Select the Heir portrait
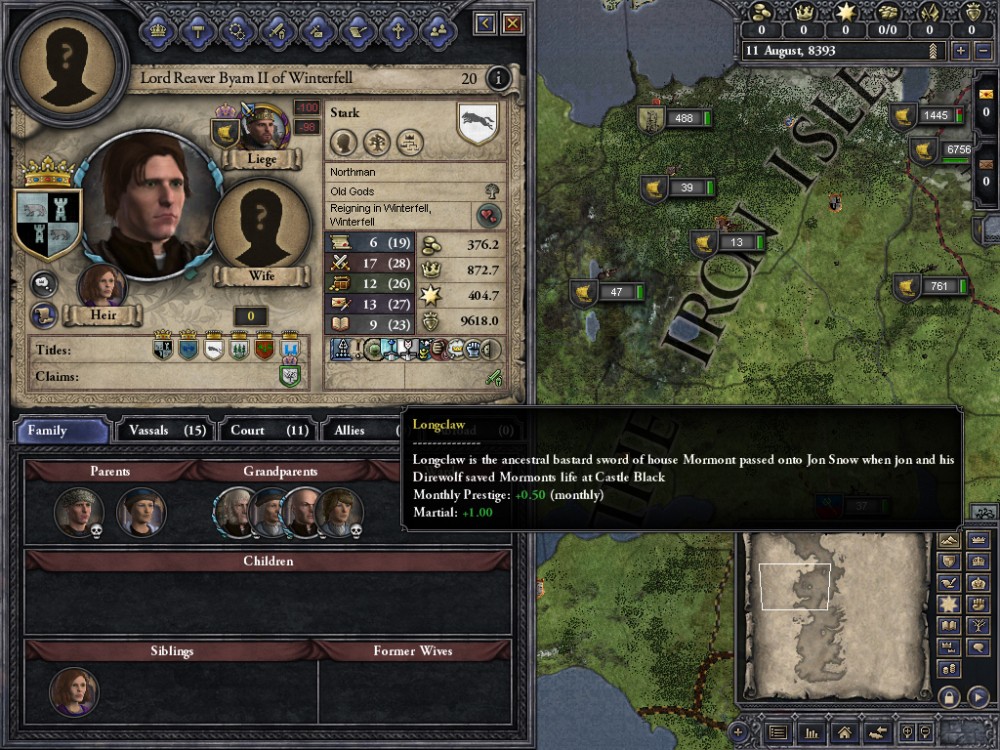Image resolution: width=1000 pixels, height=750 pixels. coord(102,288)
